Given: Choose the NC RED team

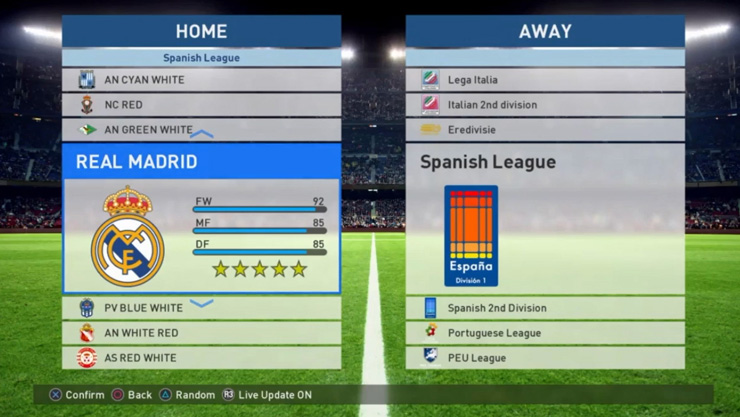Looking at the screenshot, I should pyautogui.click(x=201, y=105).
